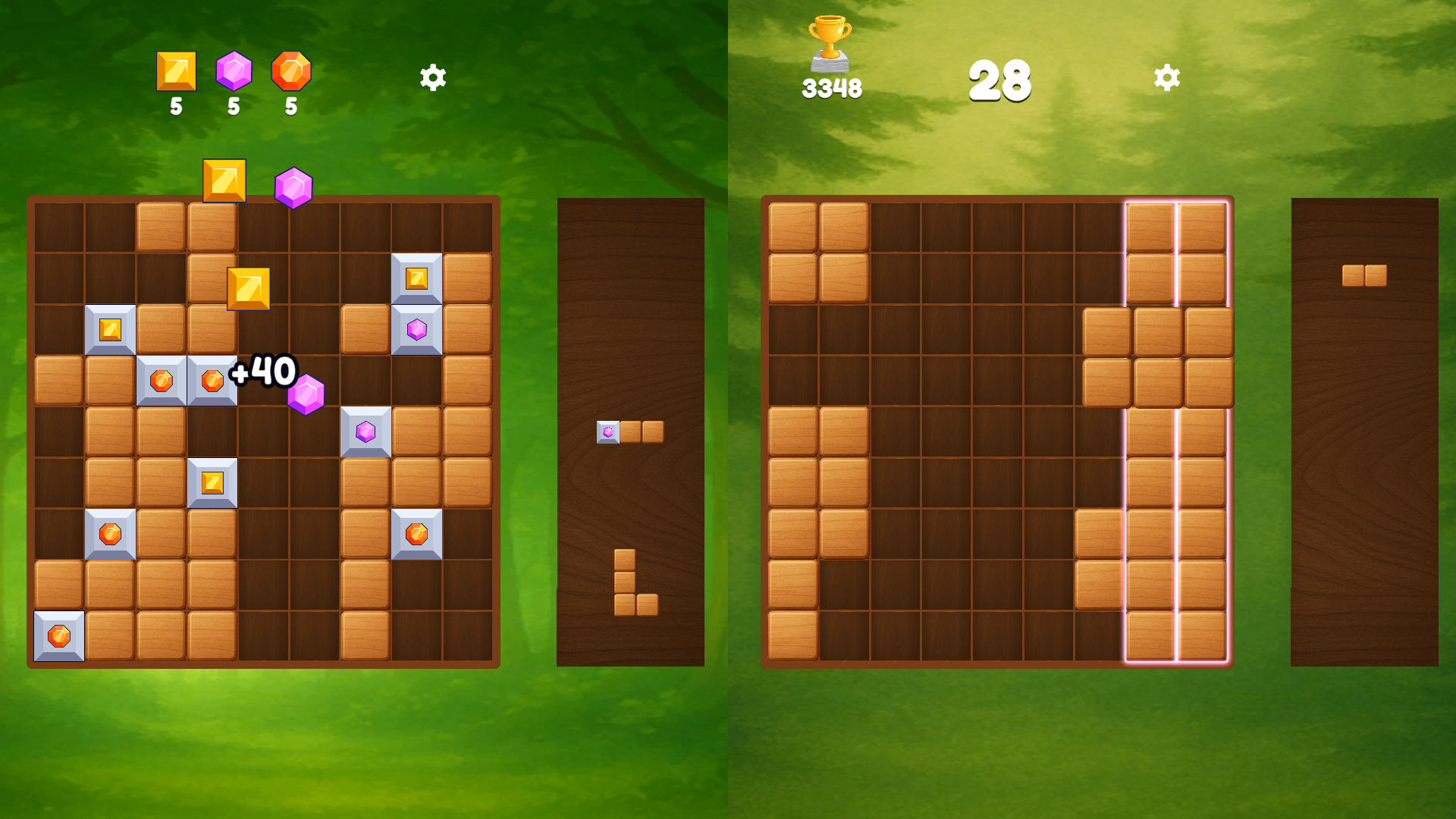Image resolution: width=1456 pixels, height=819 pixels.
Task: Click the pink gem tile in the middle board
Action: point(365,432)
